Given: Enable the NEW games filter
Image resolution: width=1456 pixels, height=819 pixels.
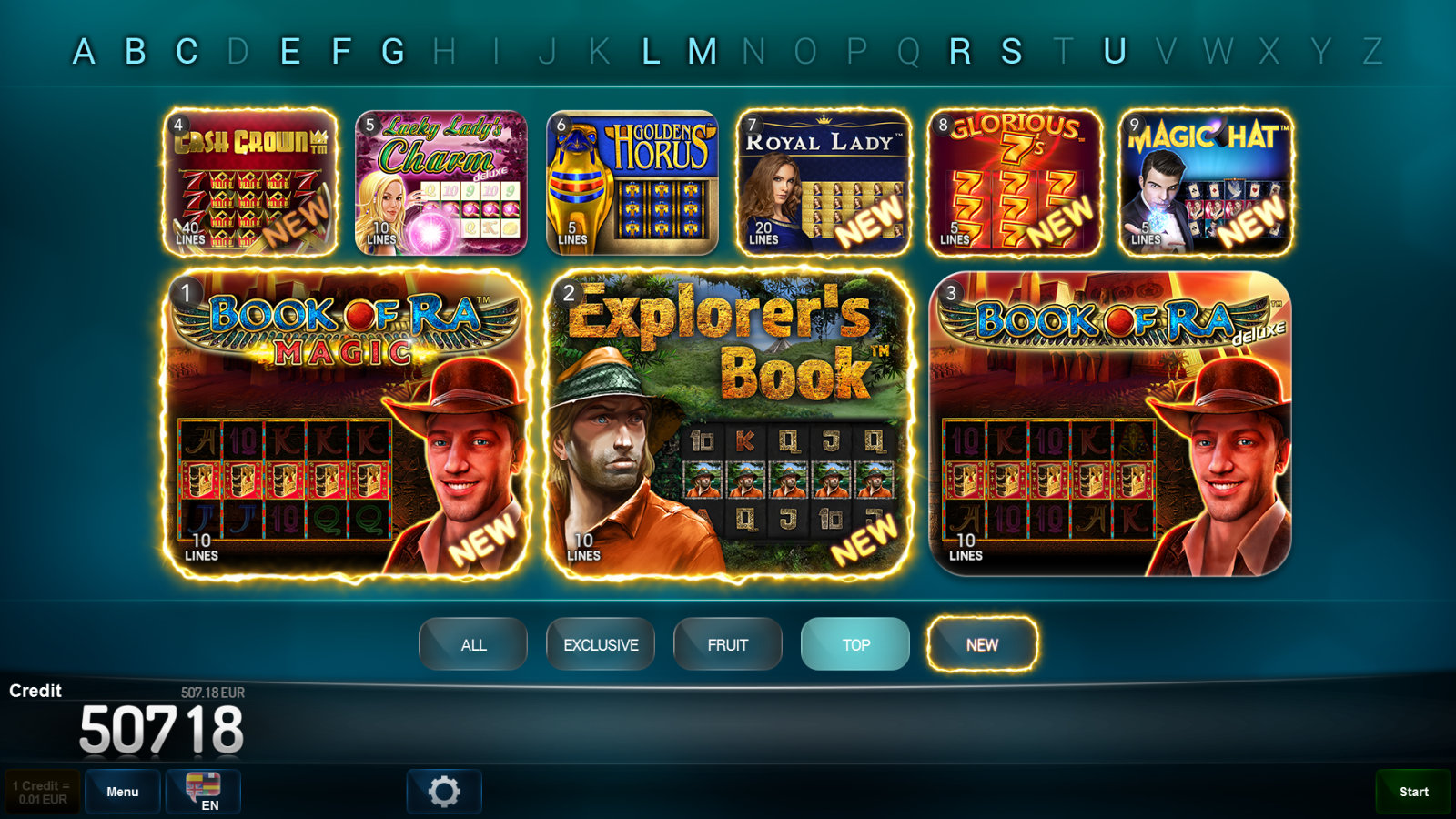Looking at the screenshot, I should tap(982, 644).
